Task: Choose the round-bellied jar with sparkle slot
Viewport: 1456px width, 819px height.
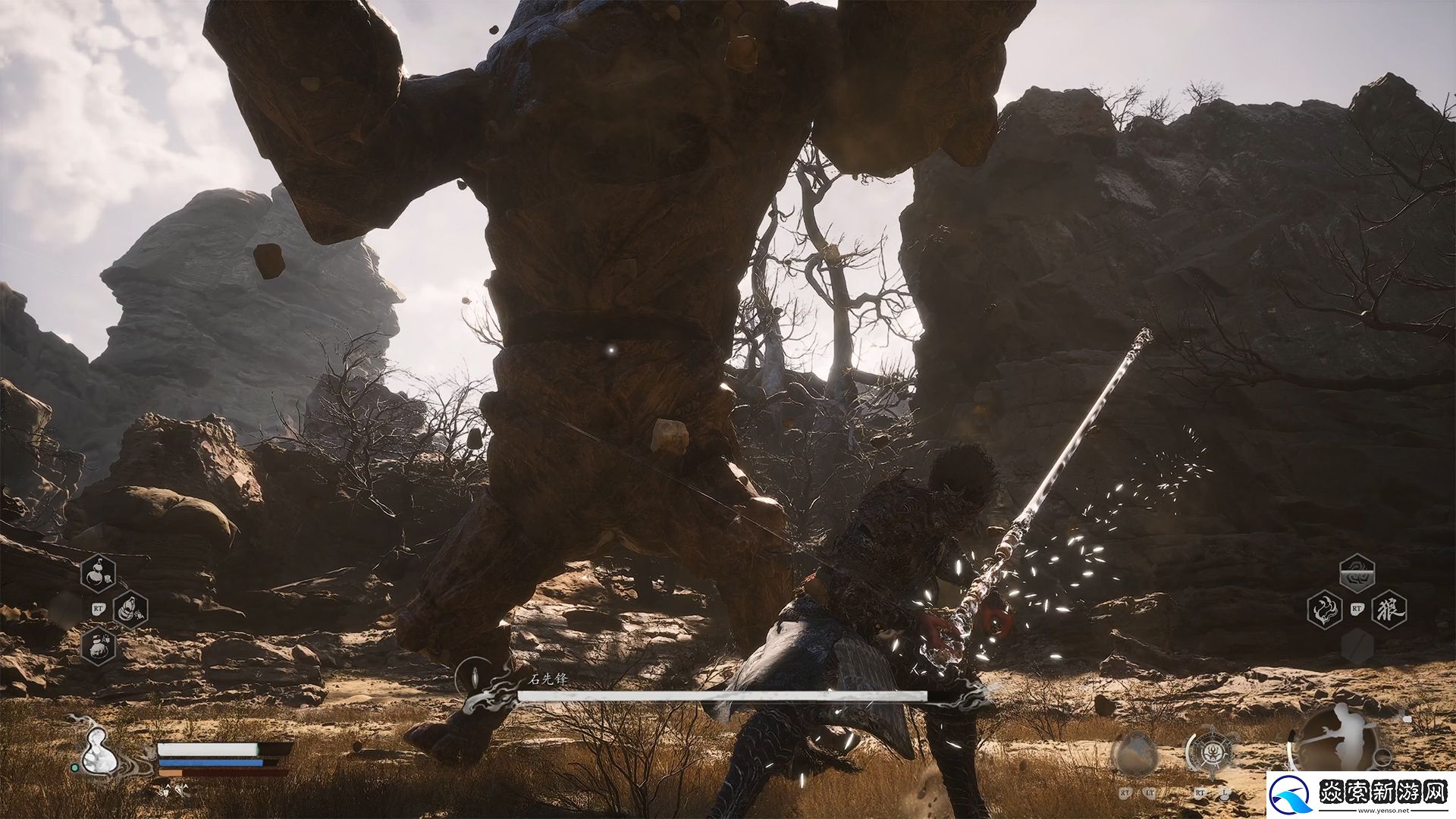Action: pos(99,647)
